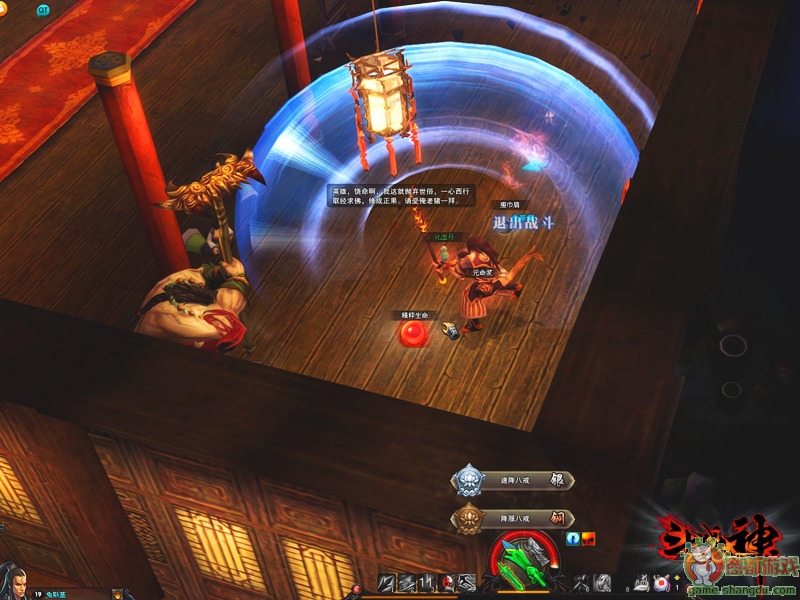800x600 pixels.
Task: Click the 退出战斗 exit battle button
Action: 523,223
